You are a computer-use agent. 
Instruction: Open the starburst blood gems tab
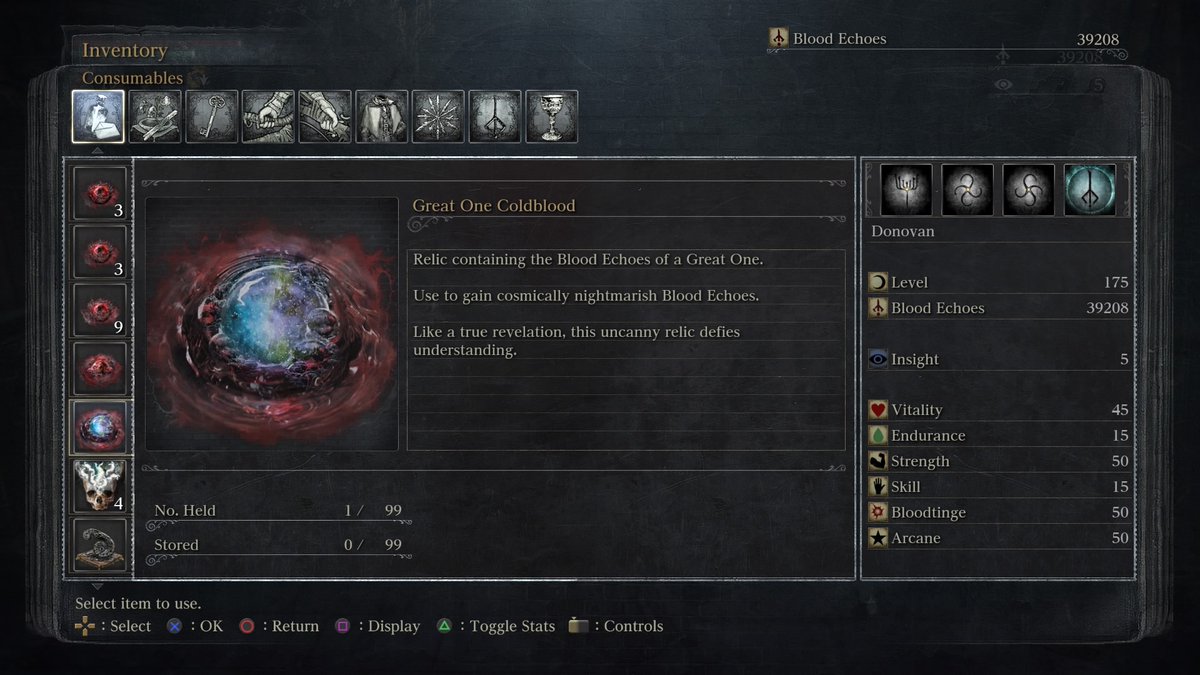pyautogui.click(x=438, y=117)
